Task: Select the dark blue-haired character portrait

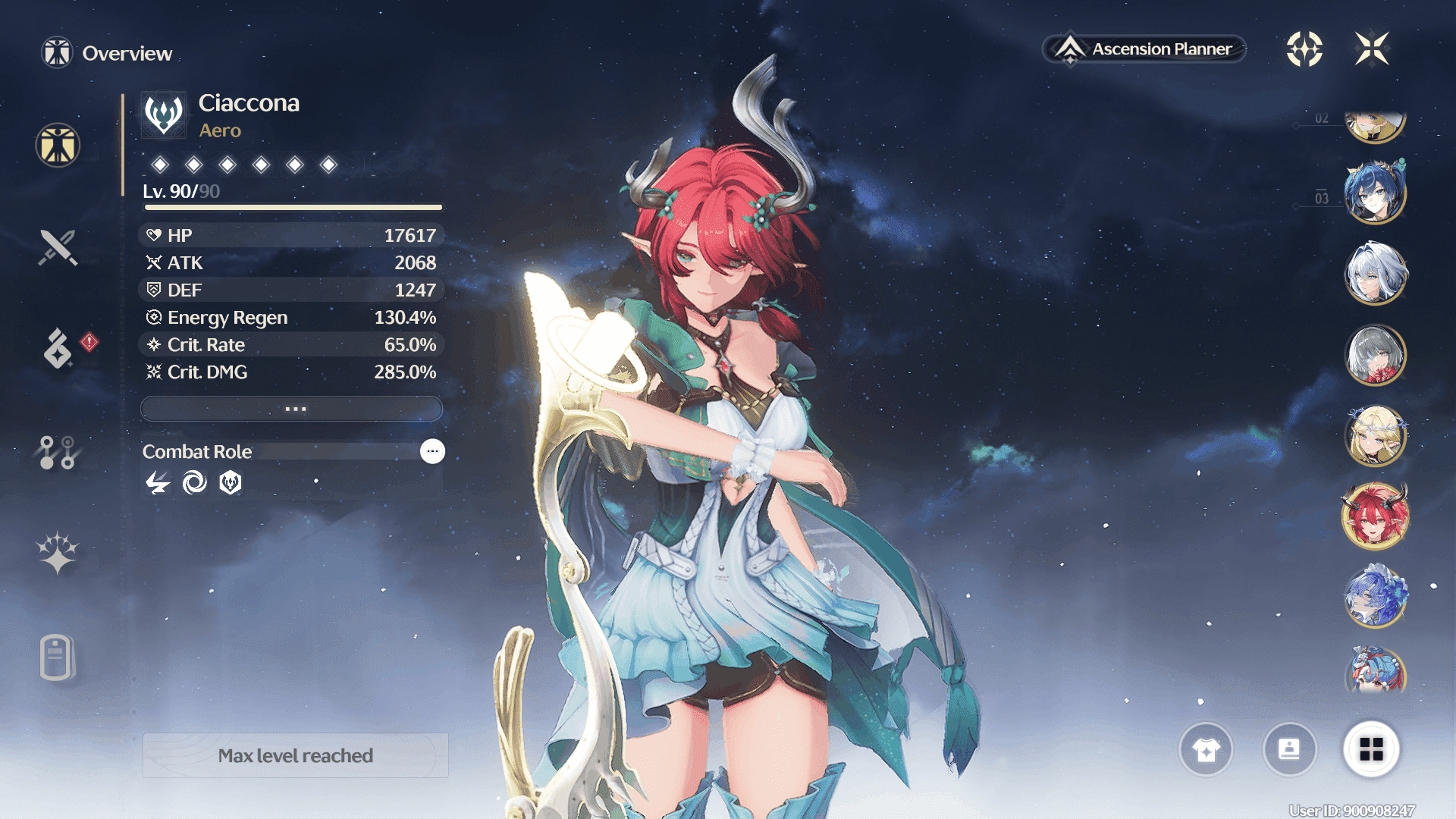Action: (x=1375, y=193)
